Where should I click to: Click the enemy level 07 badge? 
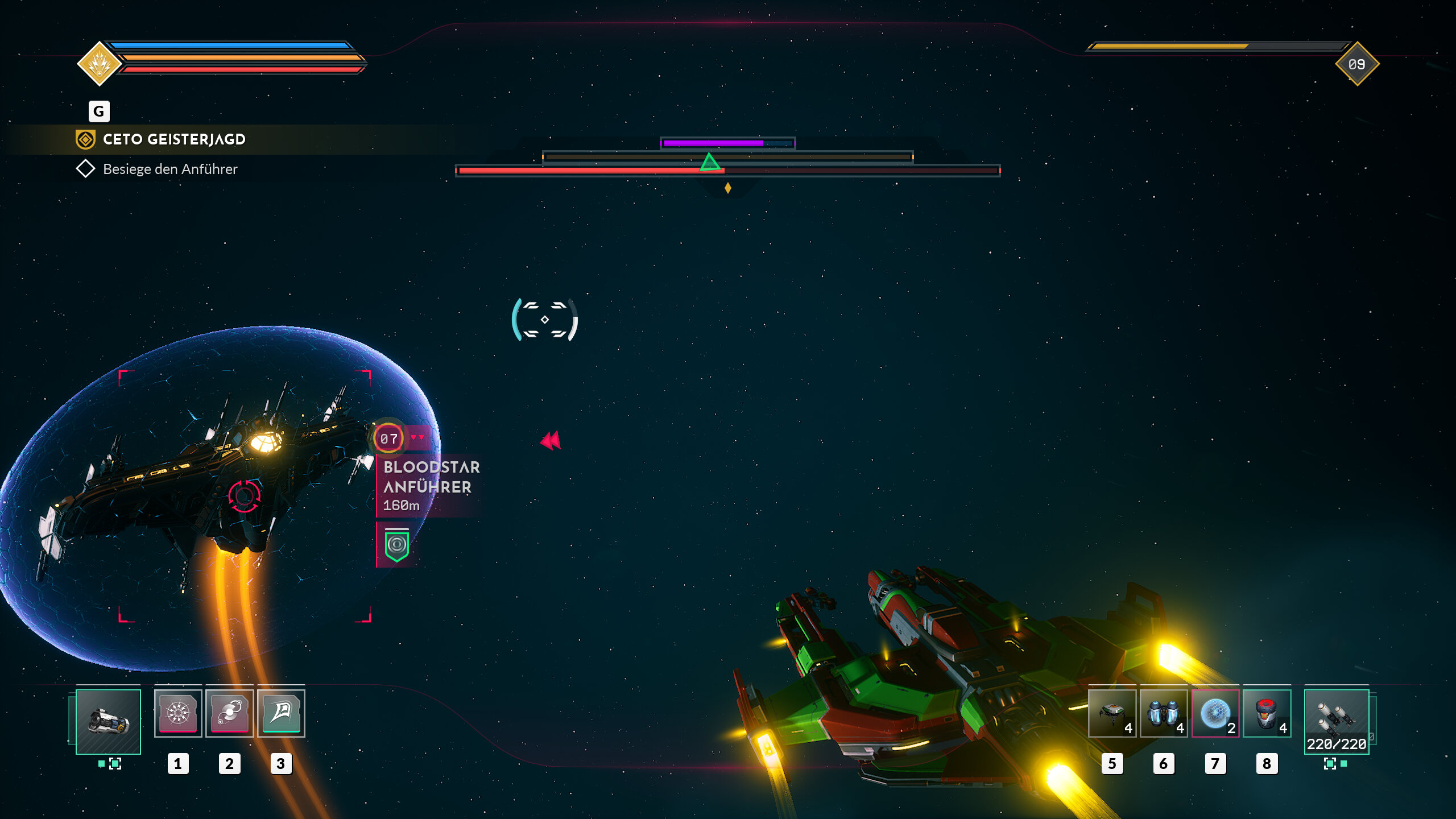pos(388,439)
